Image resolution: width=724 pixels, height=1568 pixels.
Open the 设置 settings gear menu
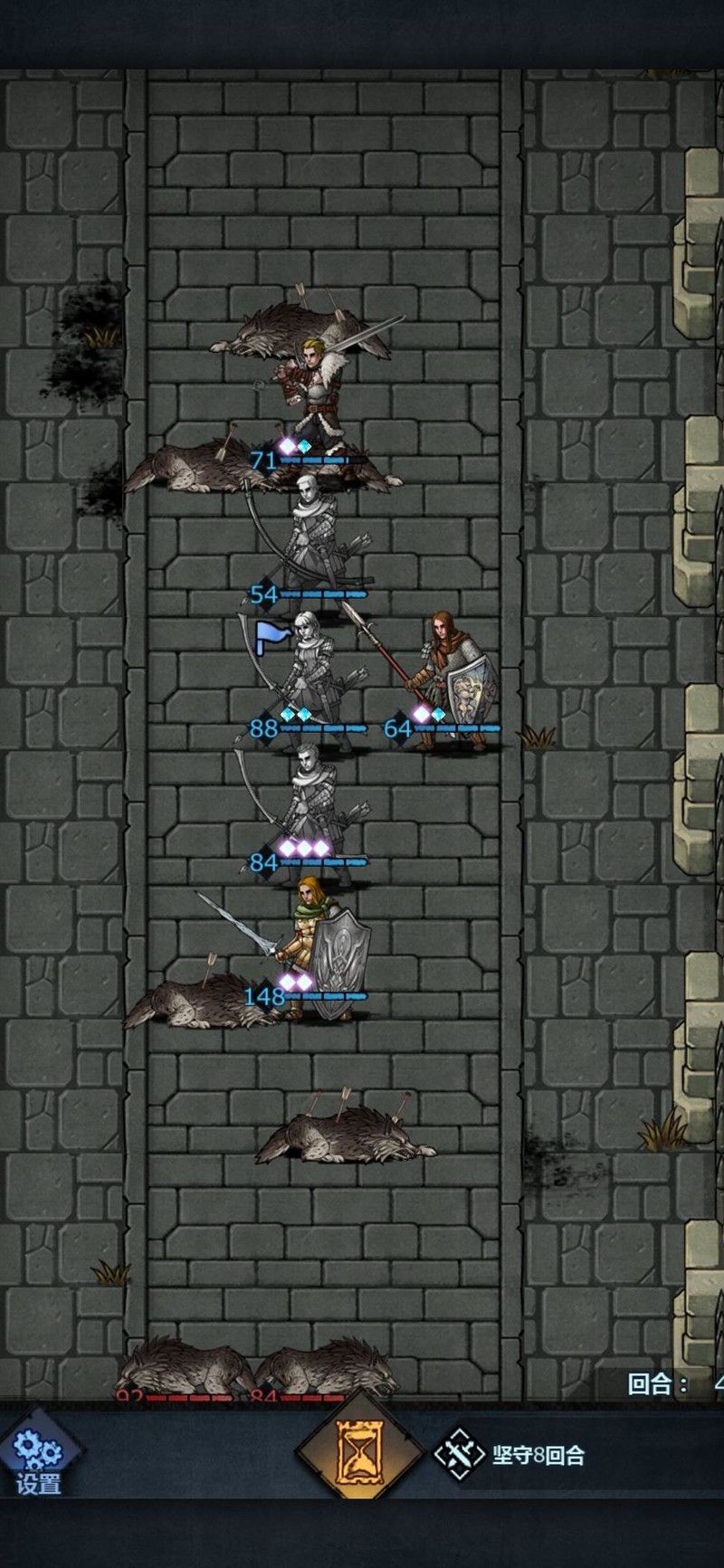coord(38,1459)
